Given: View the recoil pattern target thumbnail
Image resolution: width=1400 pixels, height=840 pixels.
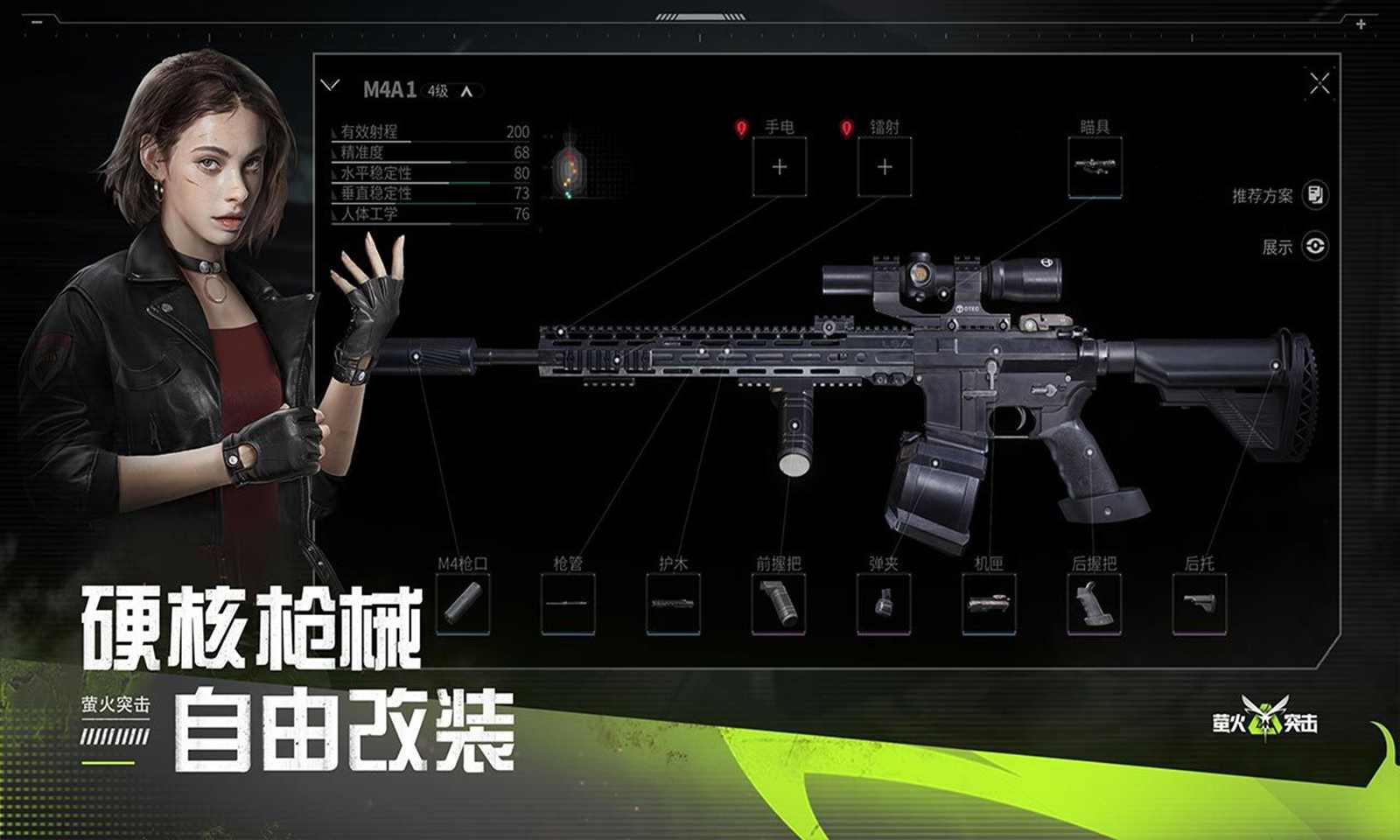Looking at the screenshot, I should pyautogui.click(x=570, y=171).
